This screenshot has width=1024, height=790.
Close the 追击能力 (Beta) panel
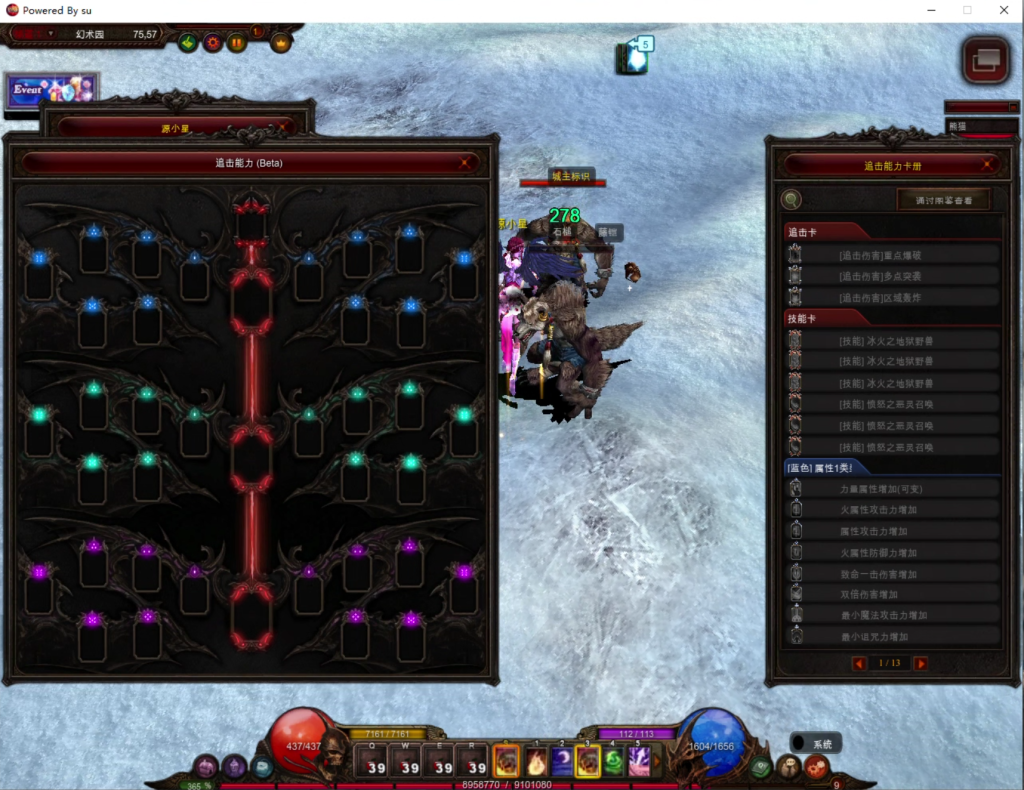click(x=464, y=163)
